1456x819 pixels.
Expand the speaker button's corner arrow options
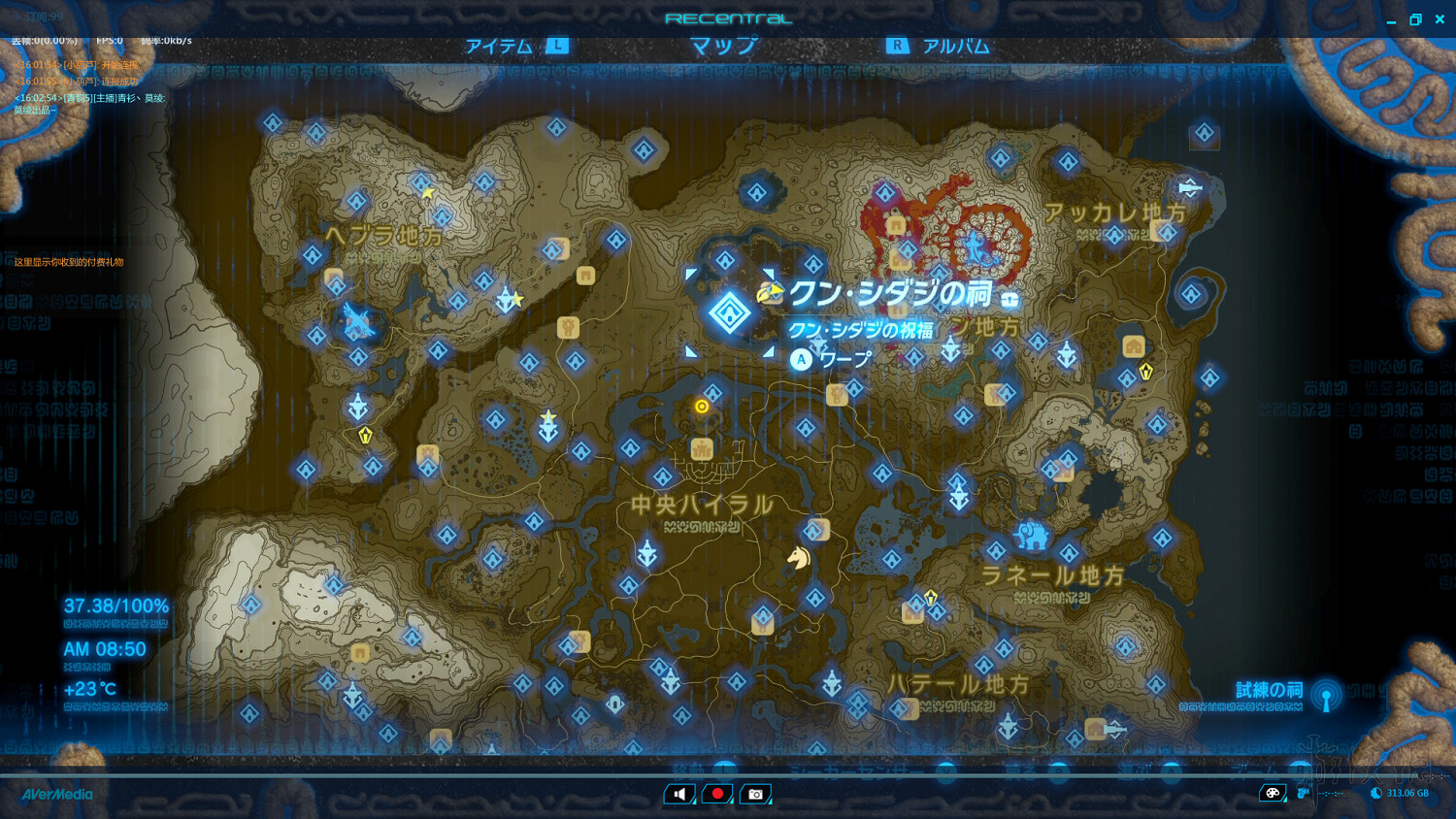click(x=693, y=803)
